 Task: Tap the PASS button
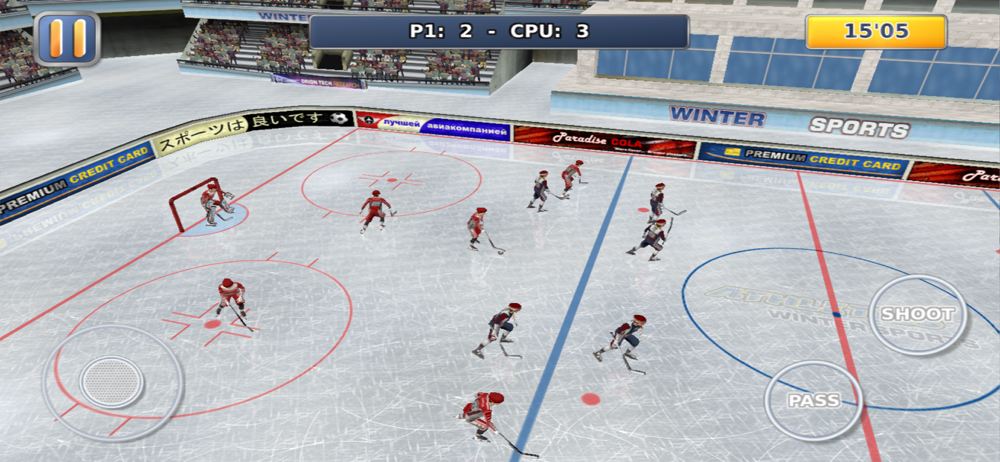pos(814,401)
